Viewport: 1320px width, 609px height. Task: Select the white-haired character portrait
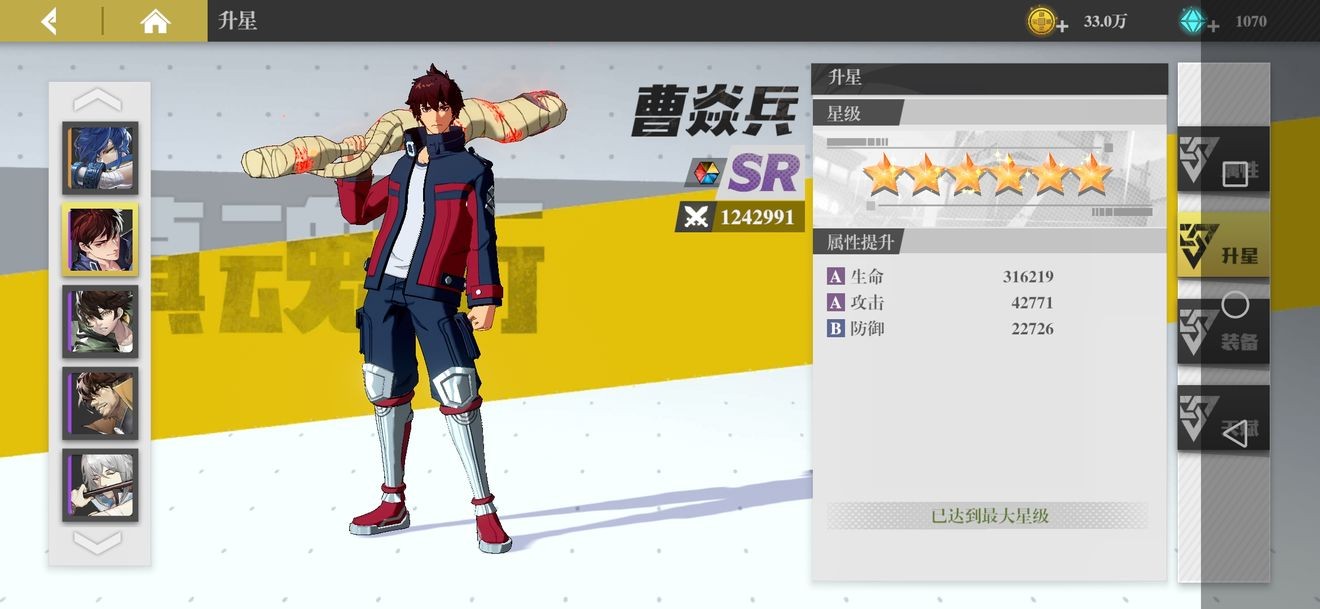100,485
